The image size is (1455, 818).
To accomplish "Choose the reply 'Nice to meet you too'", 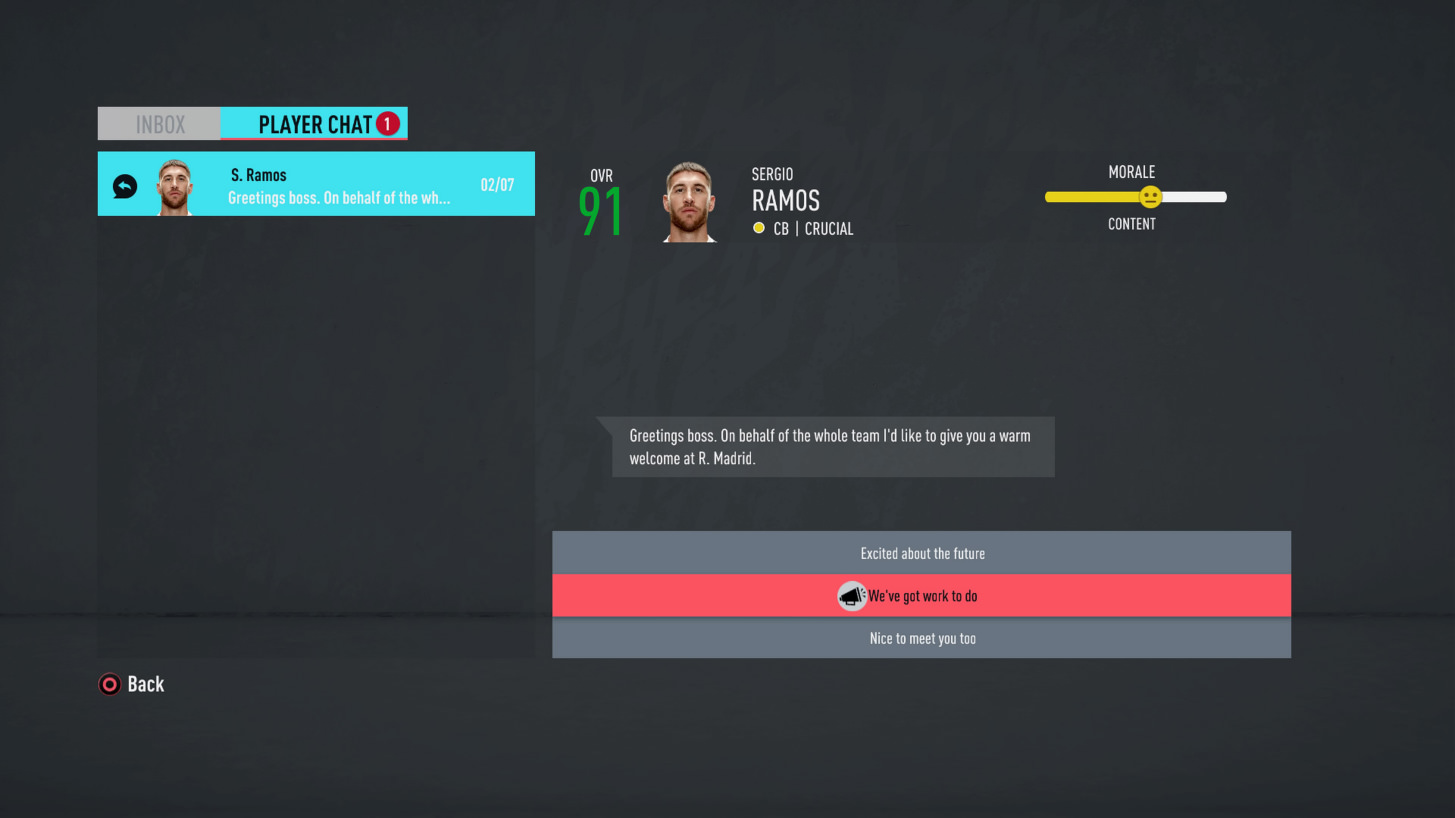I will click(x=921, y=638).
